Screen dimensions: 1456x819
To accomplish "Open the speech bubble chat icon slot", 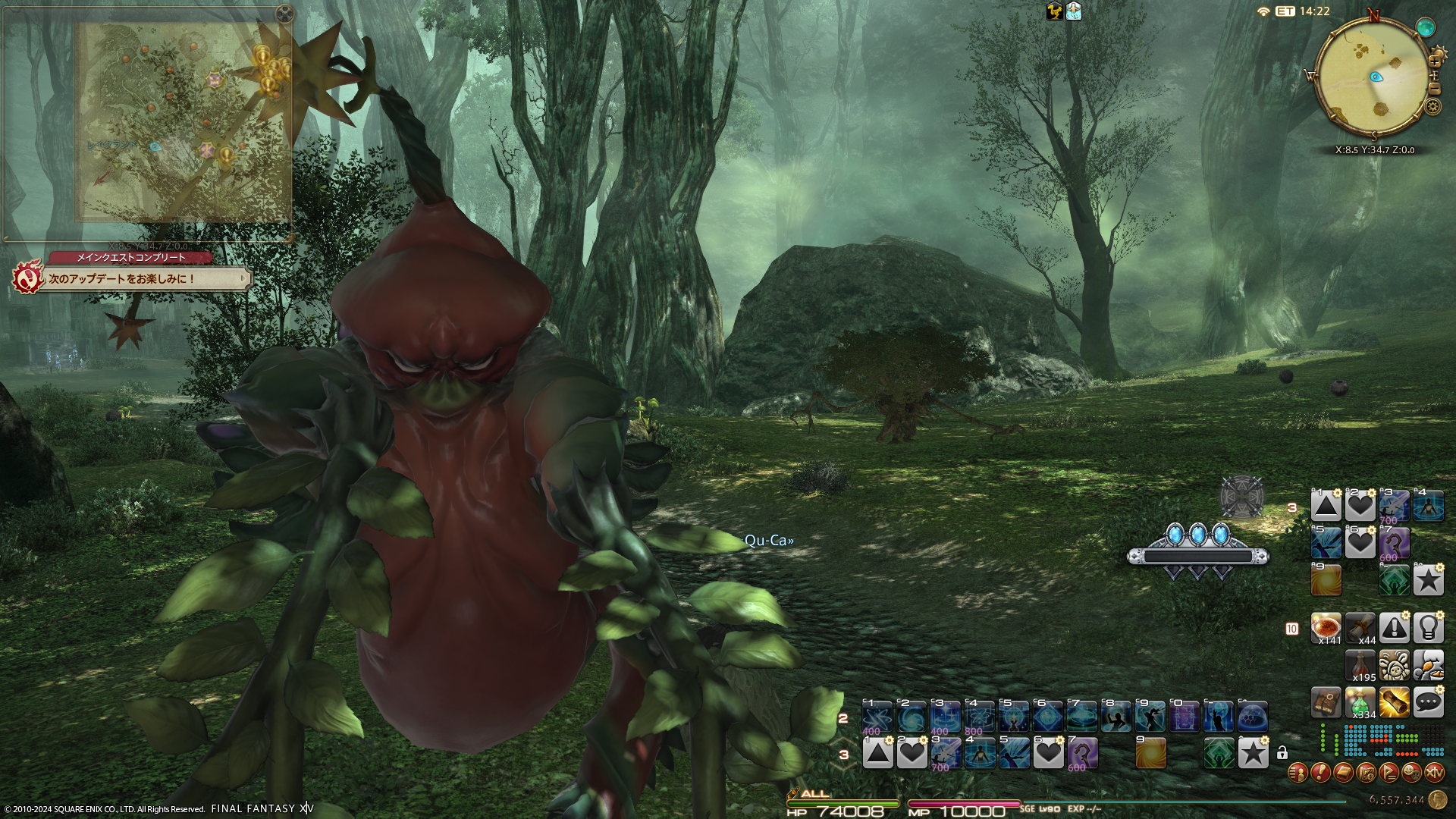I will coord(1428,703).
